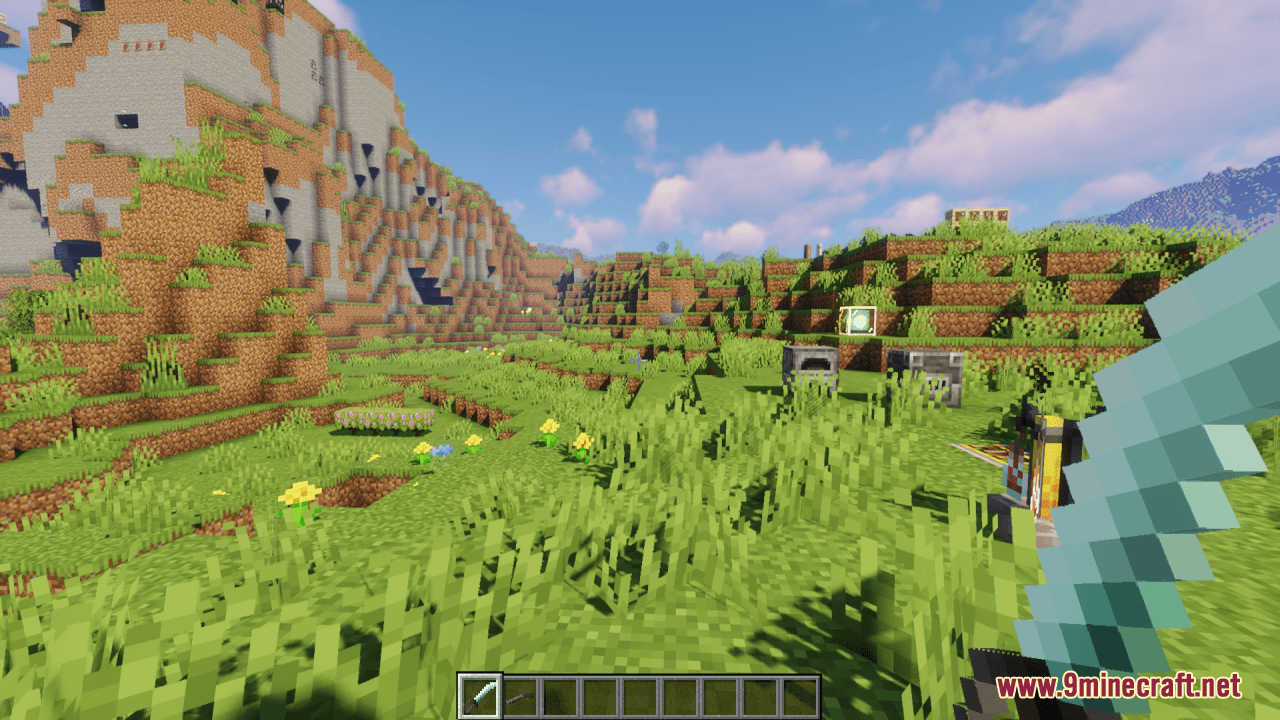This screenshot has width=1280, height=720.
Task: Click the item frame holding the ender pearl
Action: click(x=856, y=320)
